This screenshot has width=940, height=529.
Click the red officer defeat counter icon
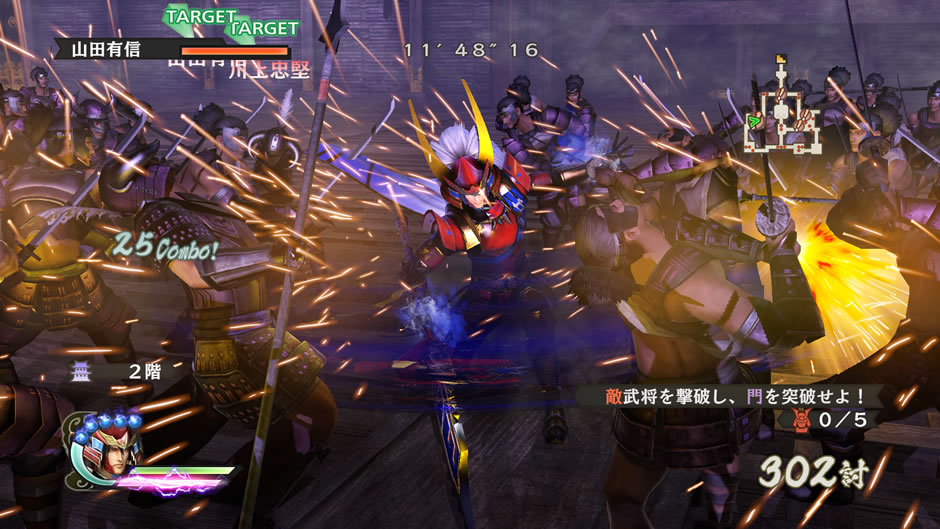(801, 420)
